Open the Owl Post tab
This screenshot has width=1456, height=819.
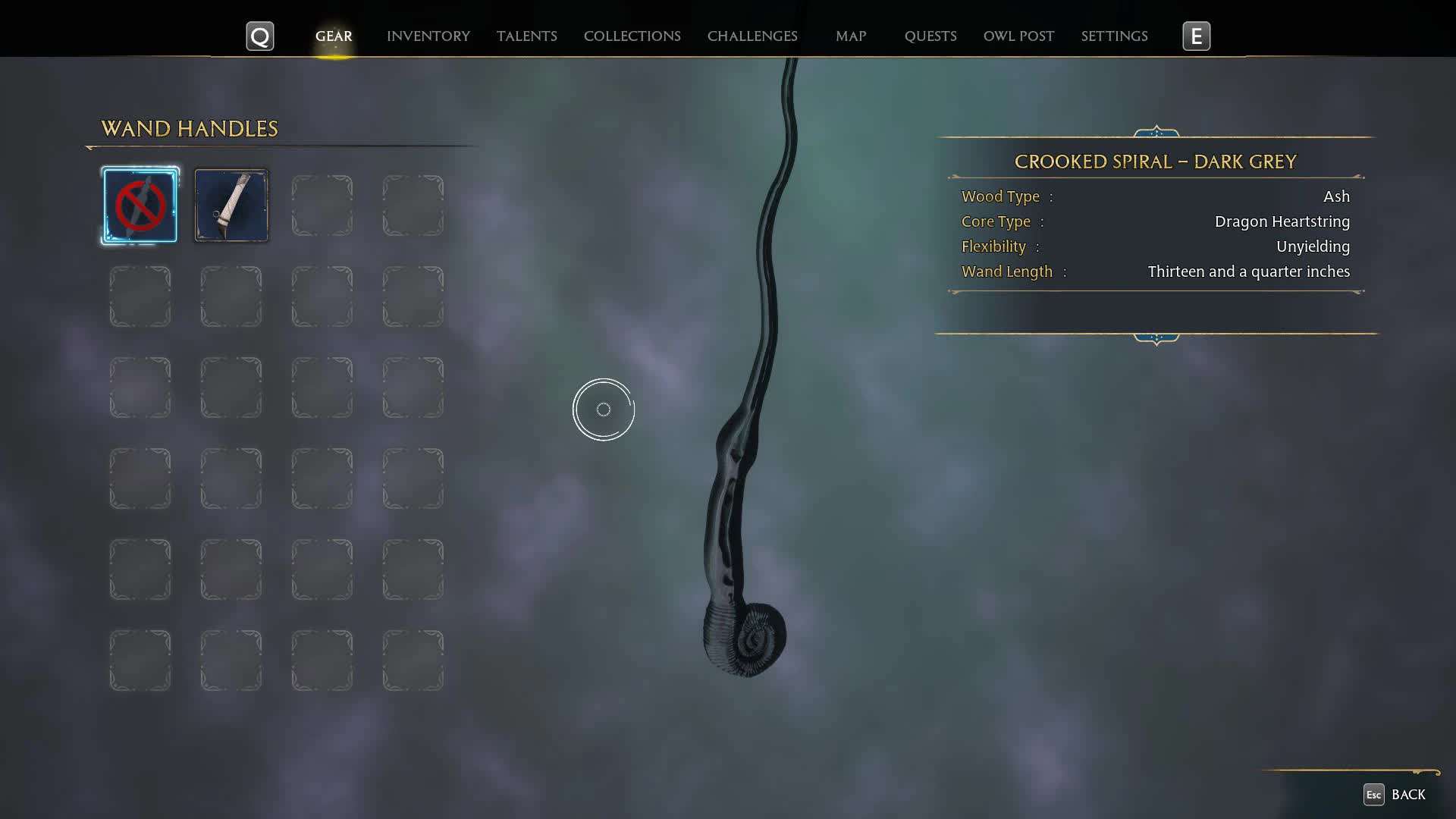(1018, 36)
